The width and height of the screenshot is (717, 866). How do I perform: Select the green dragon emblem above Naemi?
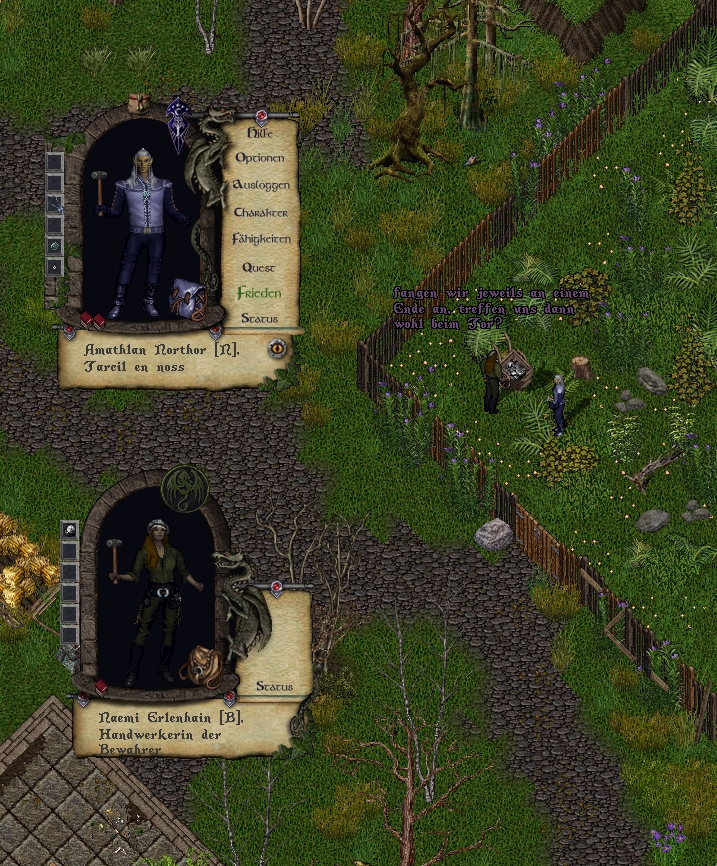186,491
